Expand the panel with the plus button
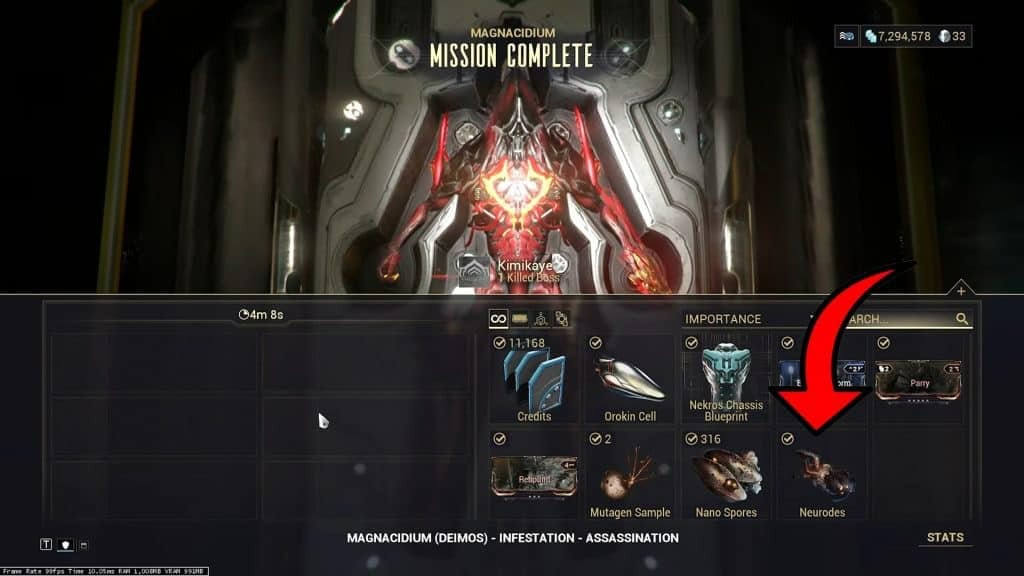The height and width of the screenshot is (576, 1024). pos(960,291)
